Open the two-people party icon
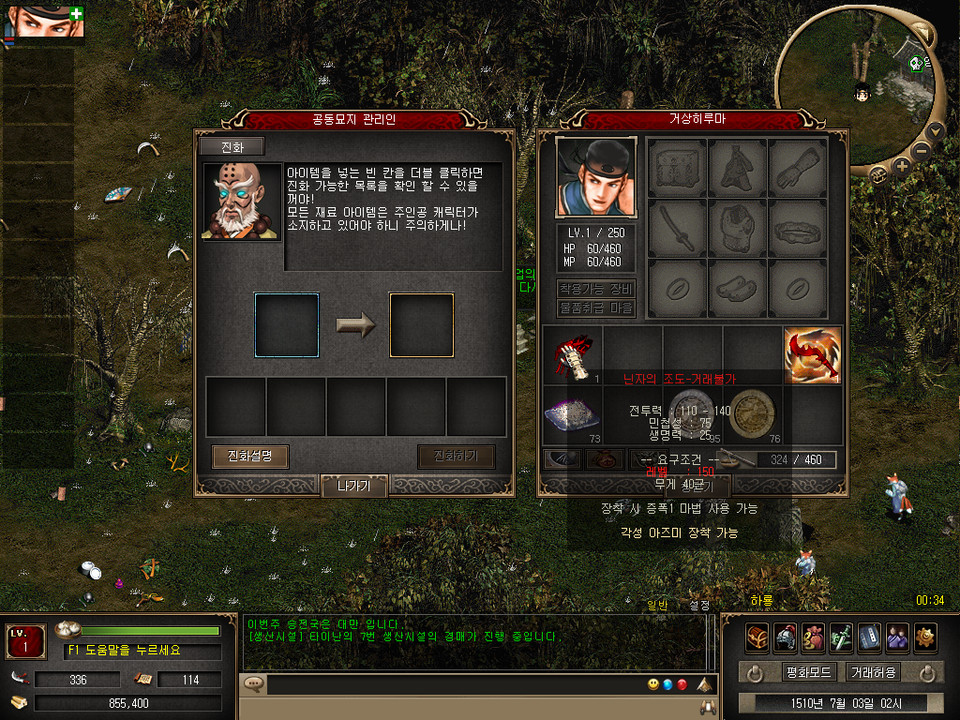960x720 pixels. tap(897, 636)
